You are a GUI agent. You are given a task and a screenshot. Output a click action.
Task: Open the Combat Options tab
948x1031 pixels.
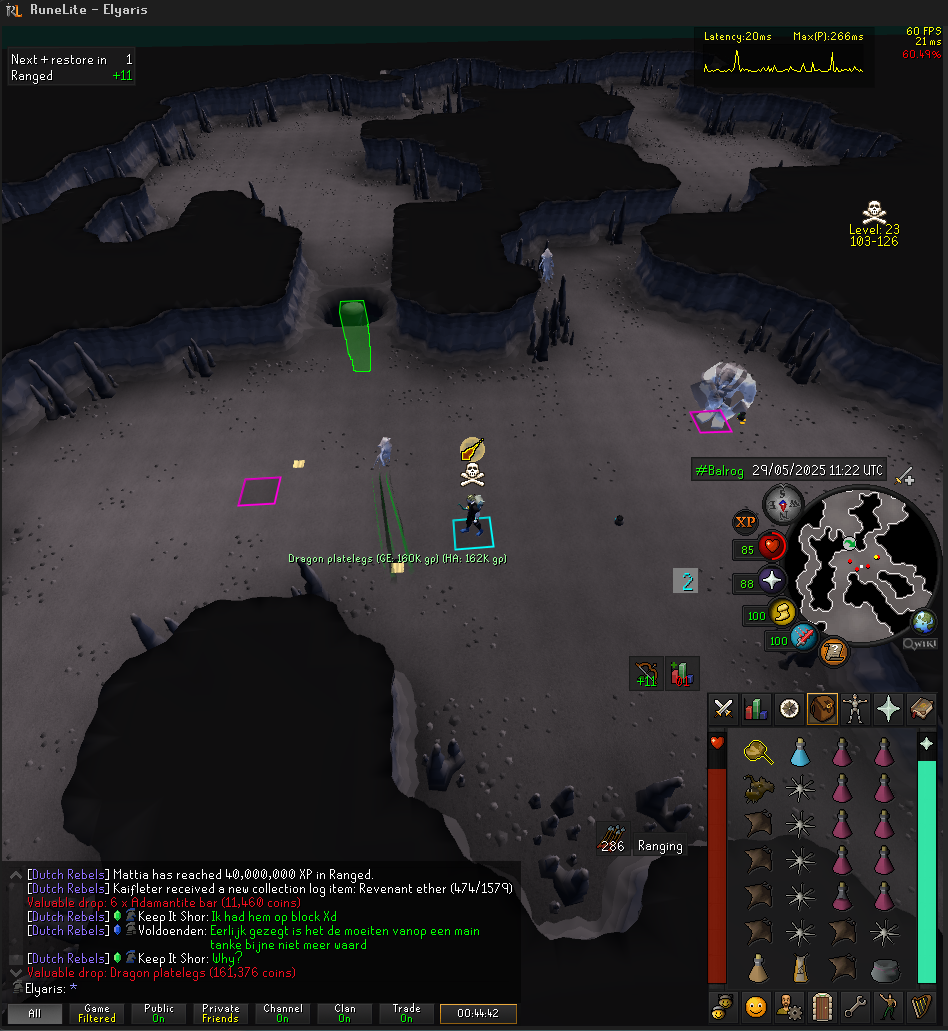(x=724, y=709)
